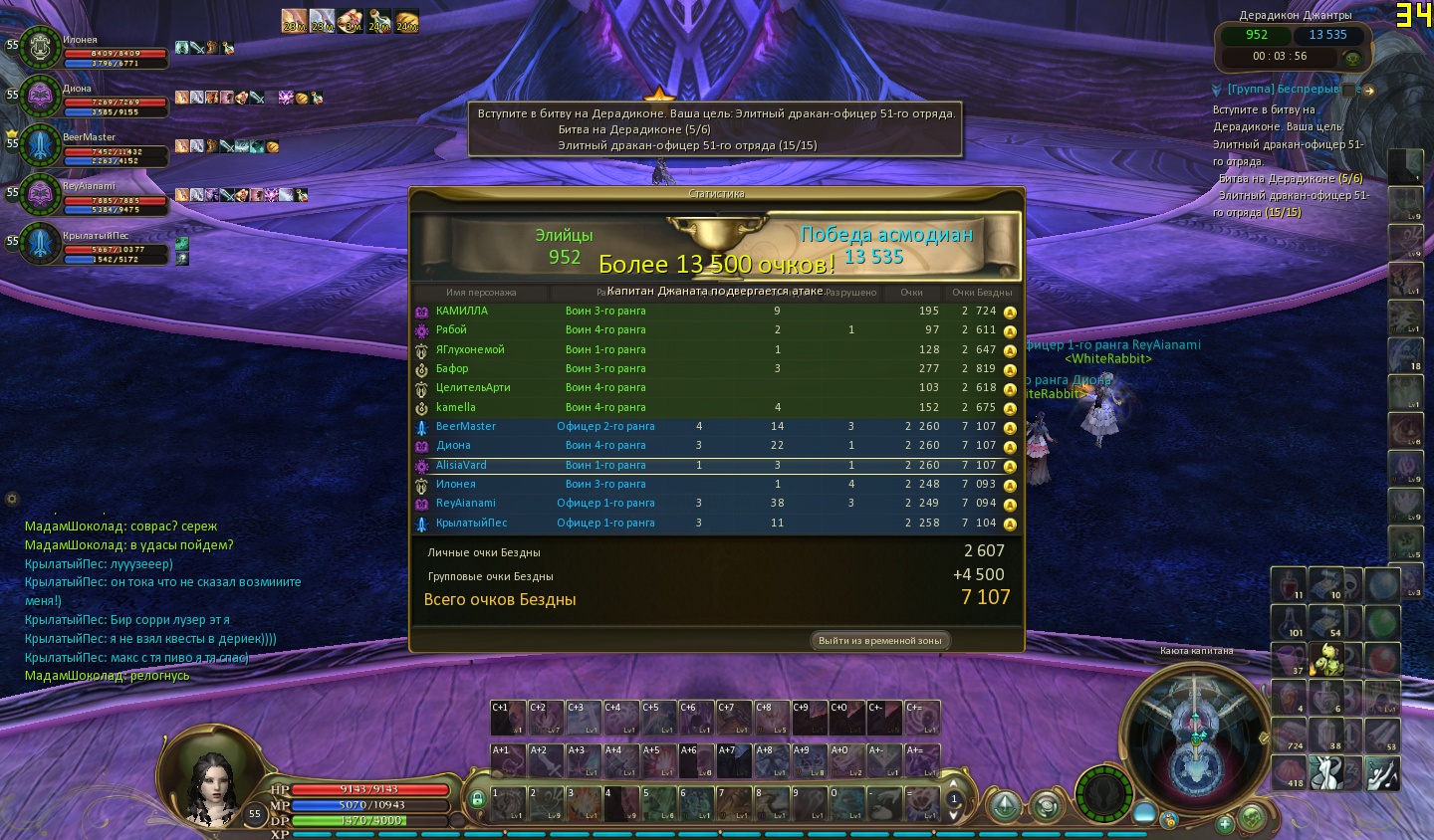The height and width of the screenshot is (840, 1434).
Task: Click the "Имя персонажа" column header
Action: tap(481, 293)
